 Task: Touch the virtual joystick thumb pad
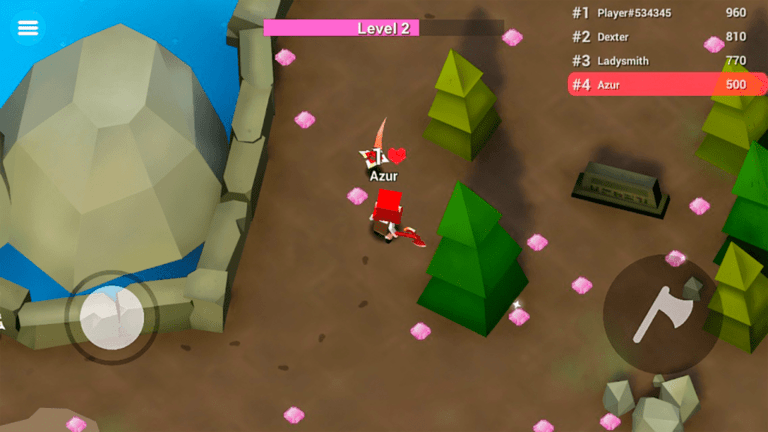pos(112,318)
